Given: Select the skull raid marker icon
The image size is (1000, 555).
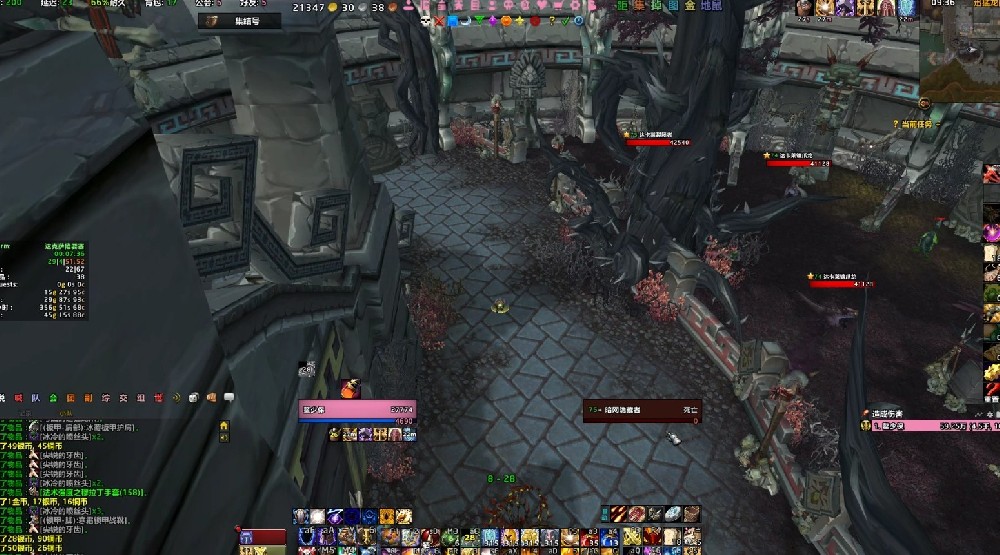Looking at the screenshot, I should click(x=423, y=21).
